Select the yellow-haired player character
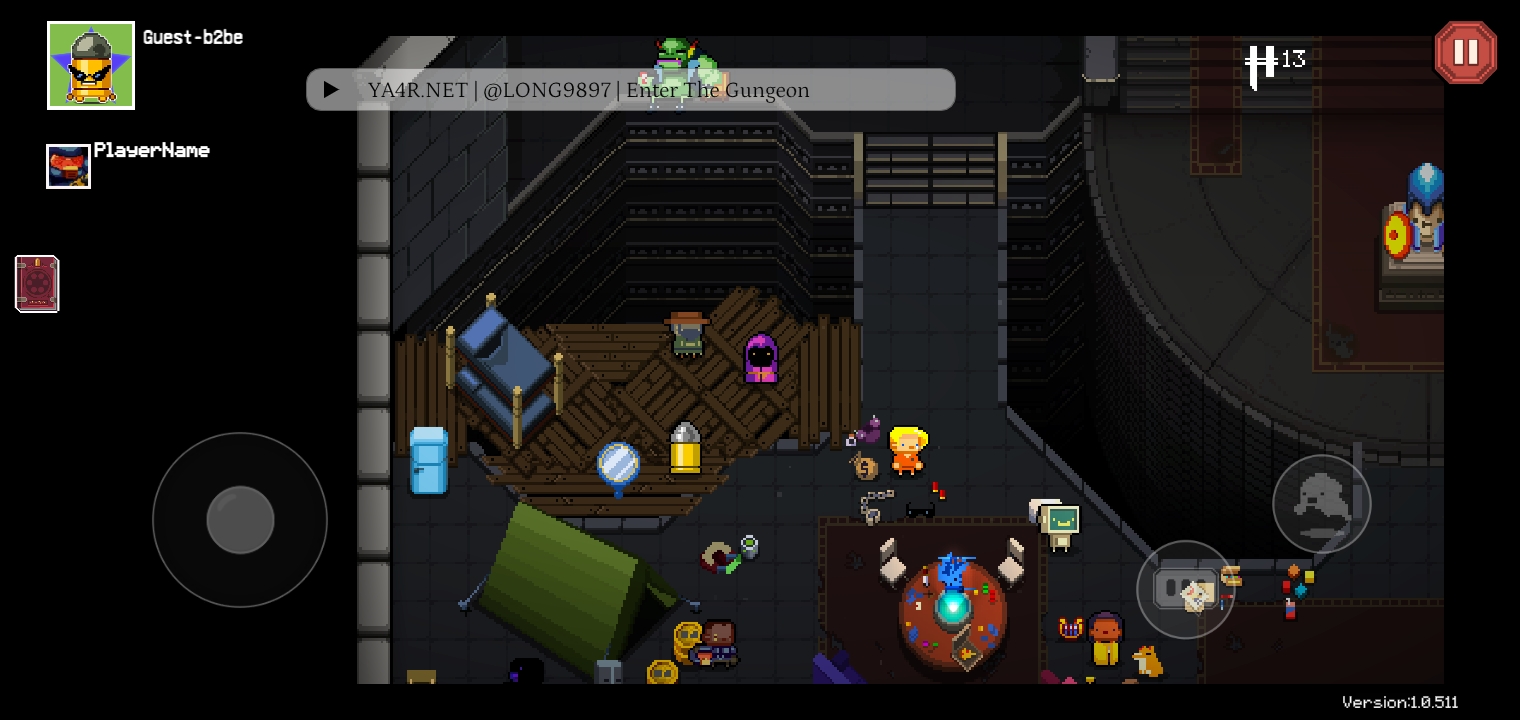This screenshot has width=1520, height=720. (x=908, y=450)
